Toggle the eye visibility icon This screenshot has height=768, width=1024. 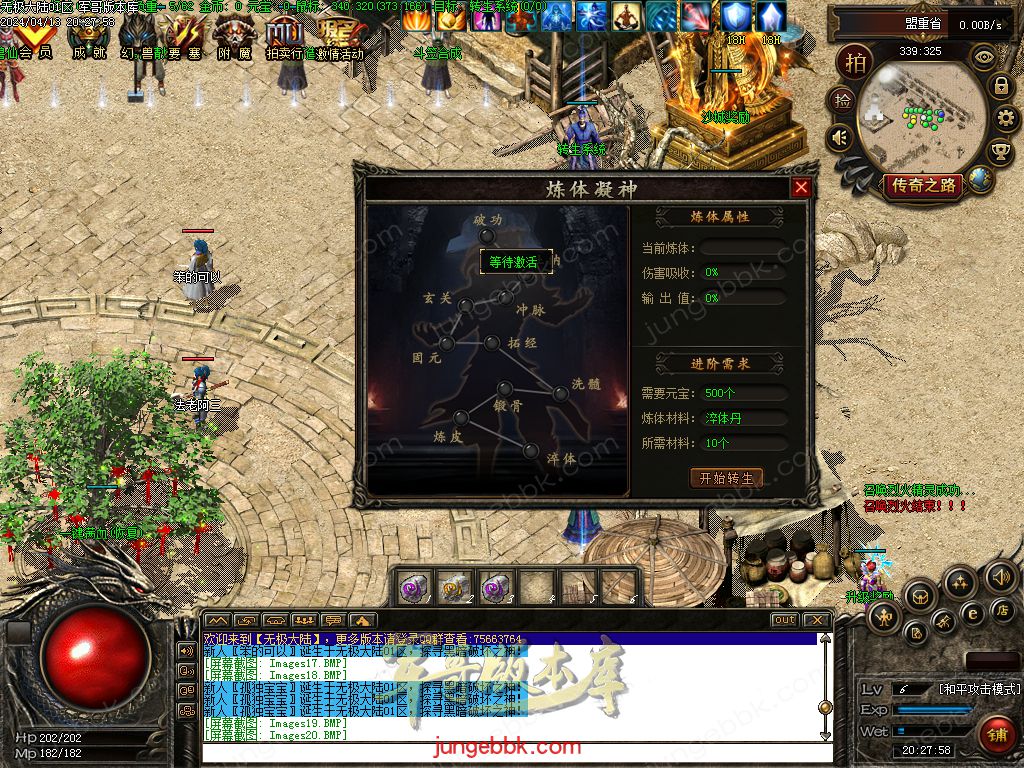(x=986, y=57)
